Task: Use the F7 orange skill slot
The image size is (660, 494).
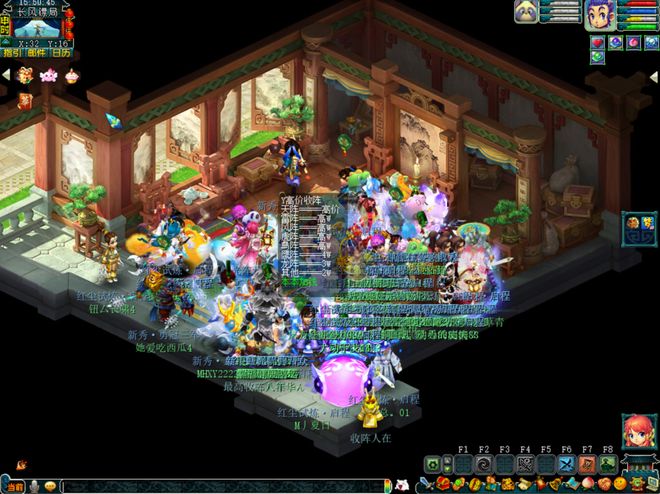Action: click(587, 464)
